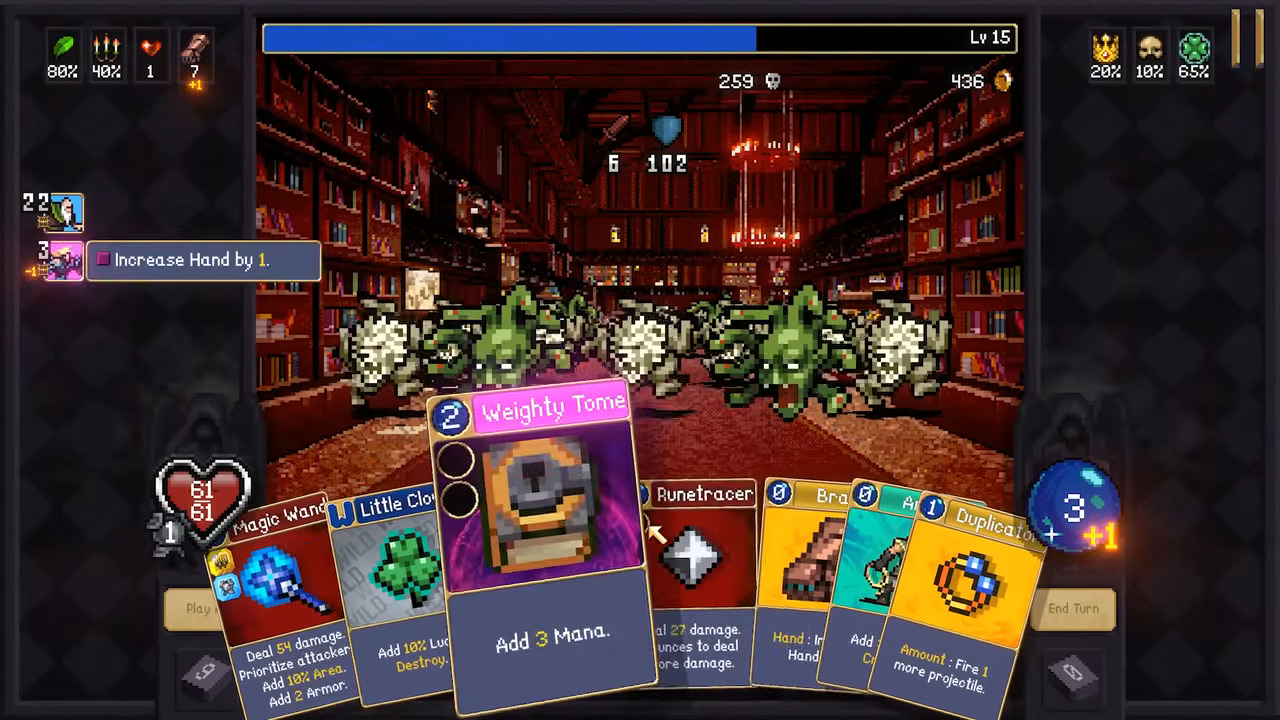Inspect the bracer stat icon showing 7
This screenshot has width=1280, height=720.
point(194,47)
